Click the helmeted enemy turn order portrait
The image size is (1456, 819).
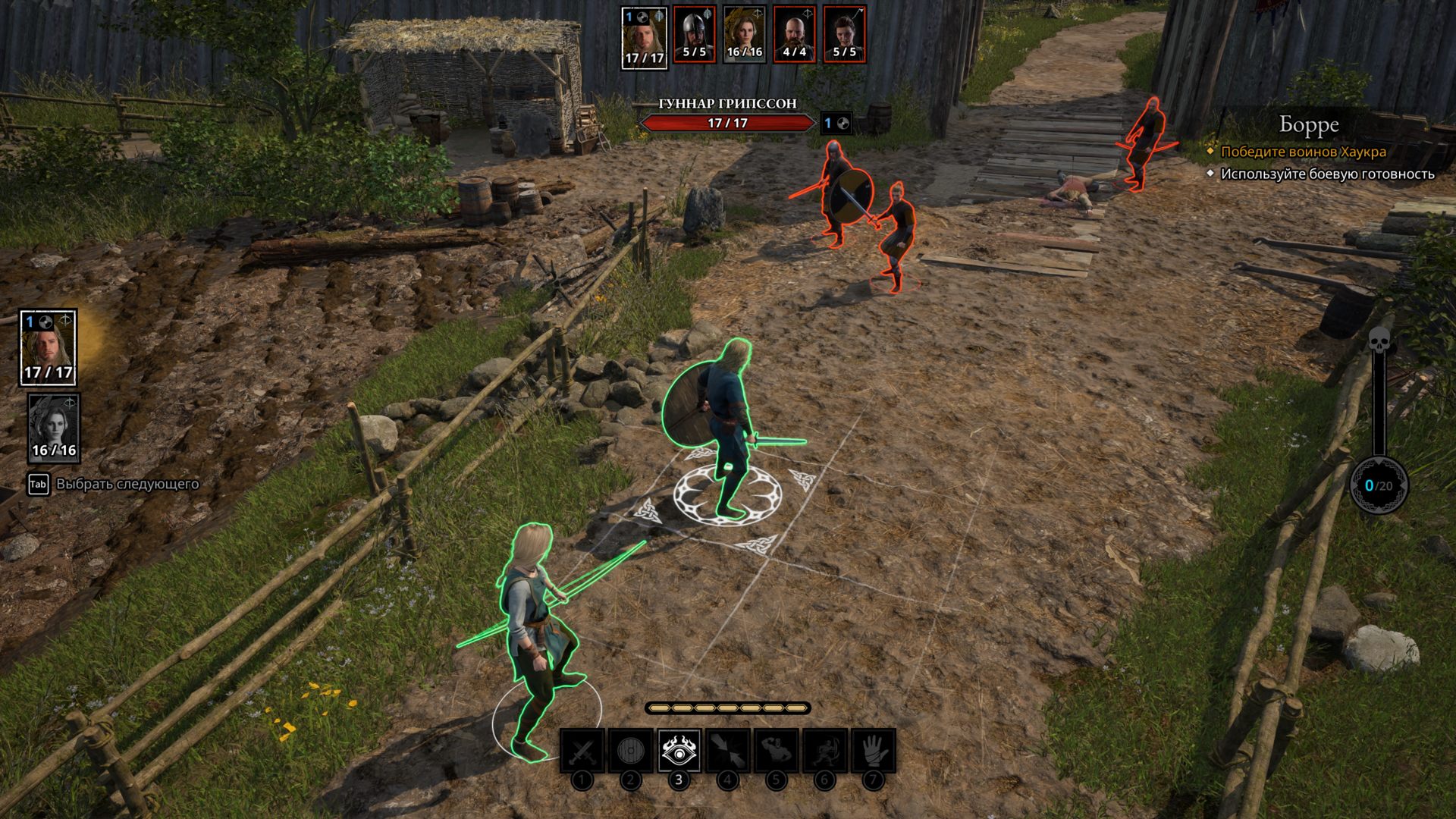(x=694, y=34)
